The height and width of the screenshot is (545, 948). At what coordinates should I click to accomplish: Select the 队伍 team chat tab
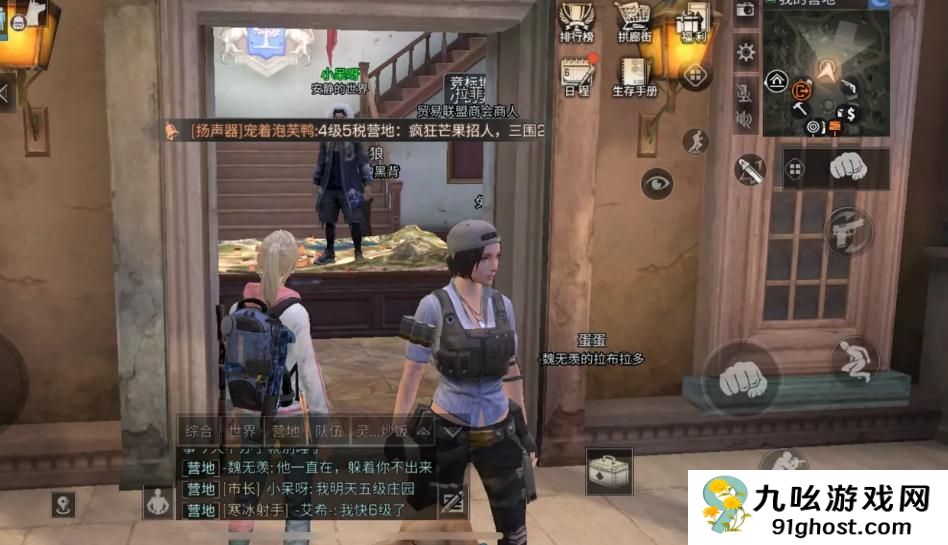tap(329, 432)
